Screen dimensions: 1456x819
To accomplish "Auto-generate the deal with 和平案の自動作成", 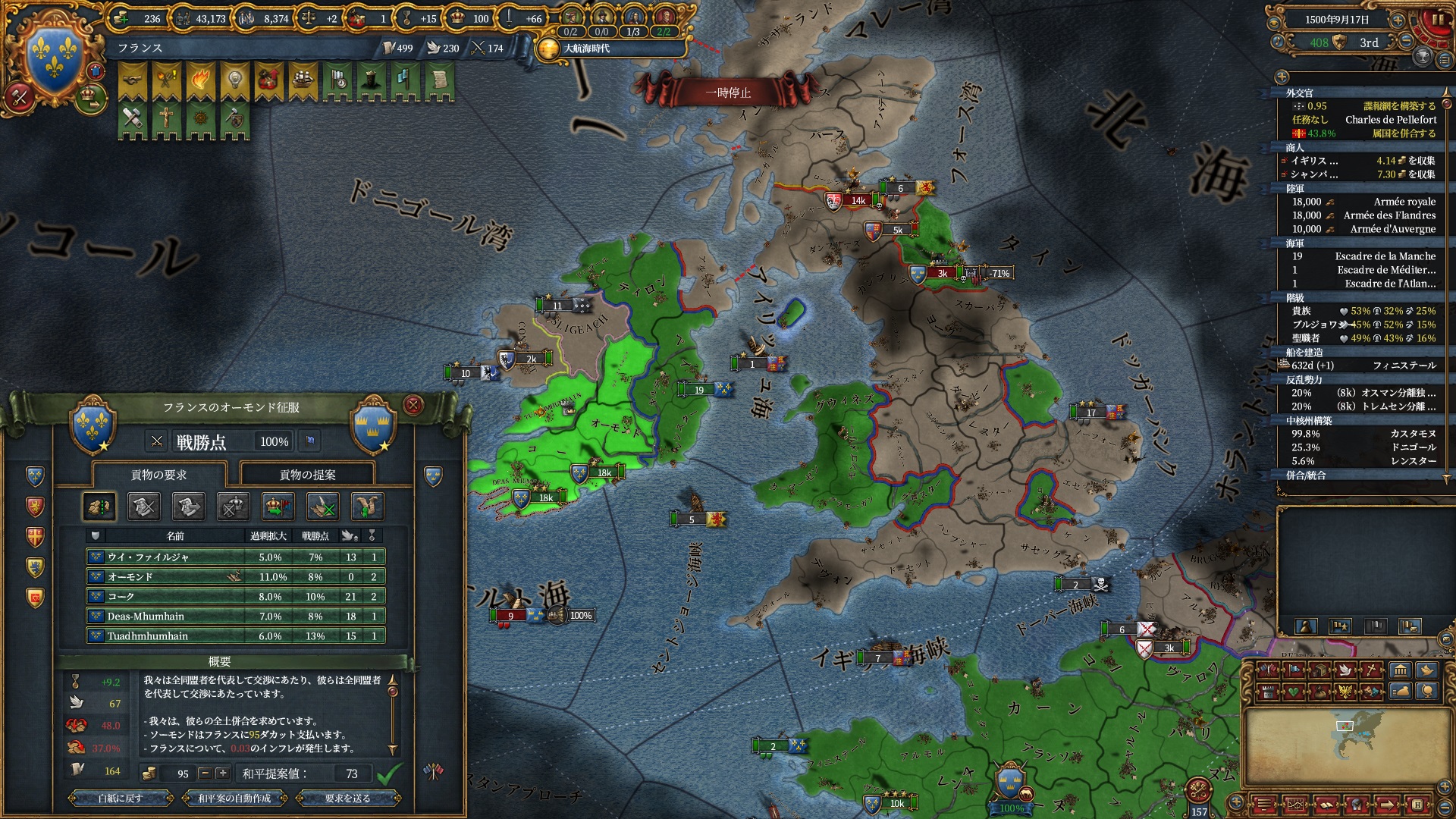I will pos(234,798).
